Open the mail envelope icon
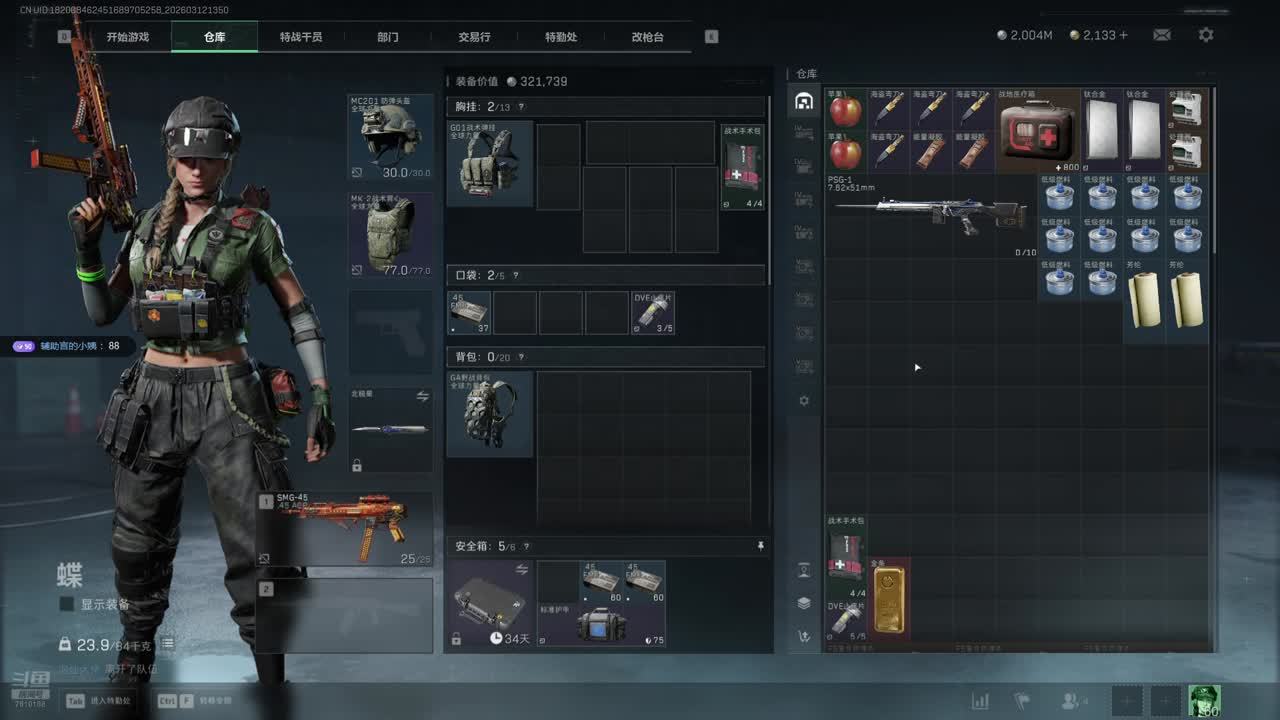Image resolution: width=1280 pixels, height=720 pixels. point(1161,35)
